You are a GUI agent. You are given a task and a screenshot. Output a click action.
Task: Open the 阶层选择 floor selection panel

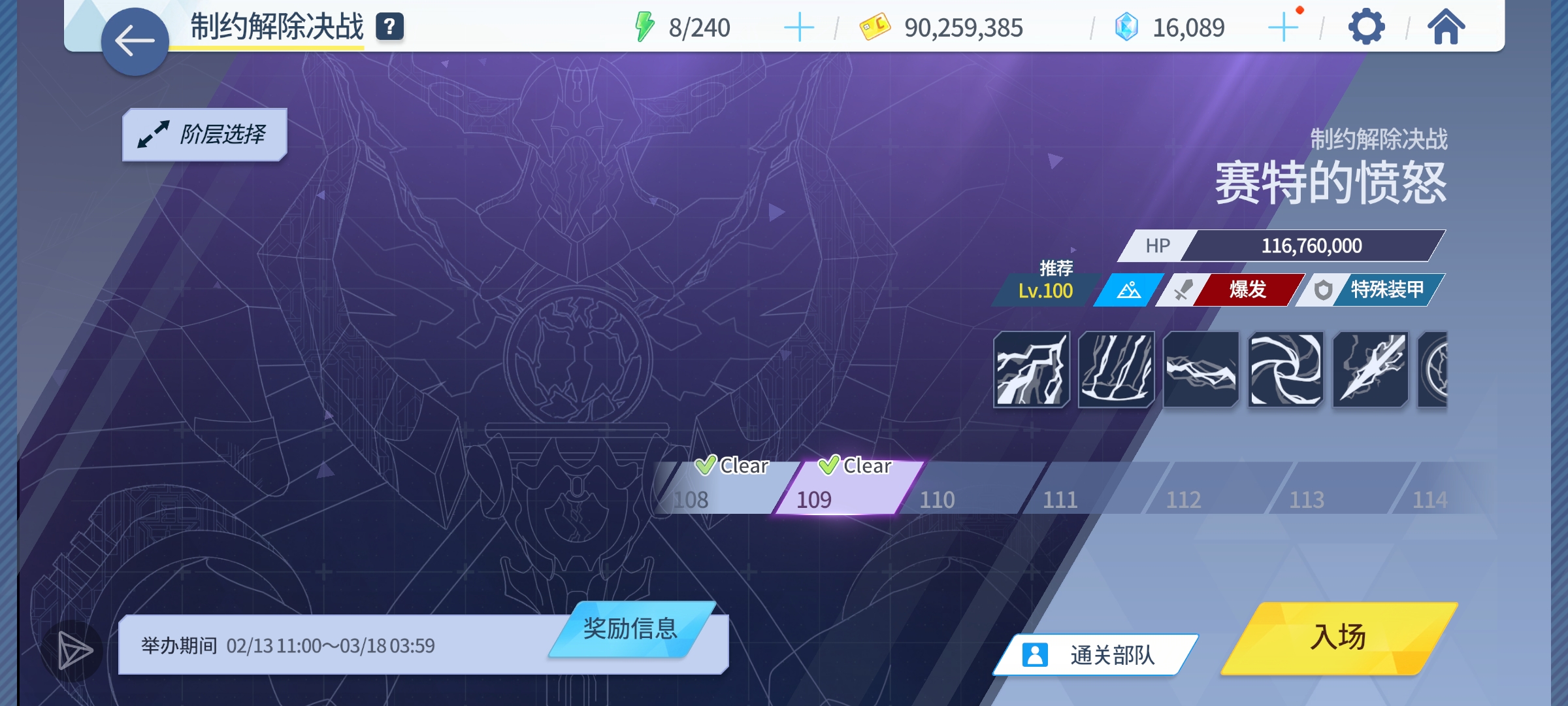pos(204,133)
